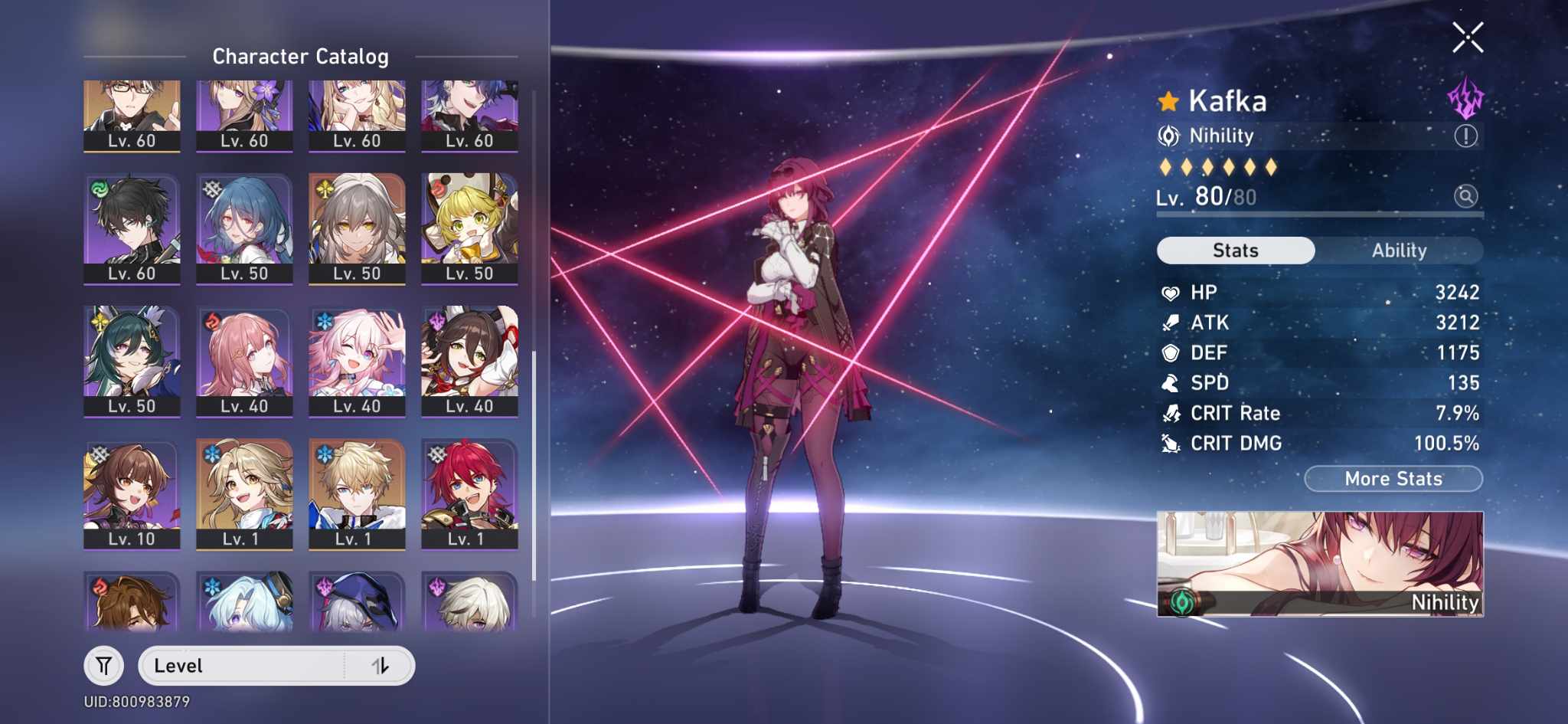Open the filter funnel icon
Screen dimensions: 1568x724
tap(105, 665)
